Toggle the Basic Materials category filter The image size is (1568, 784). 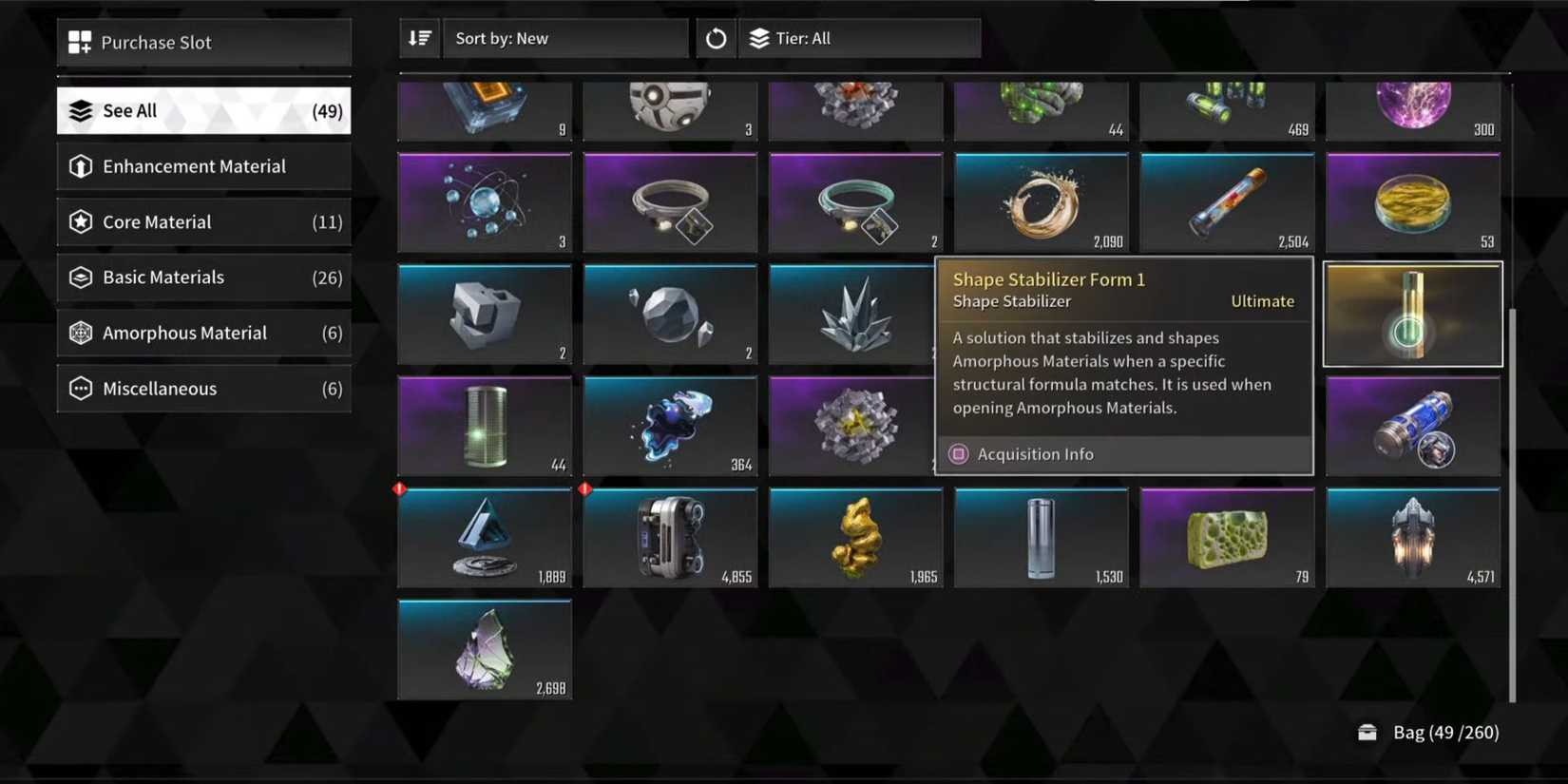[x=203, y=277]
